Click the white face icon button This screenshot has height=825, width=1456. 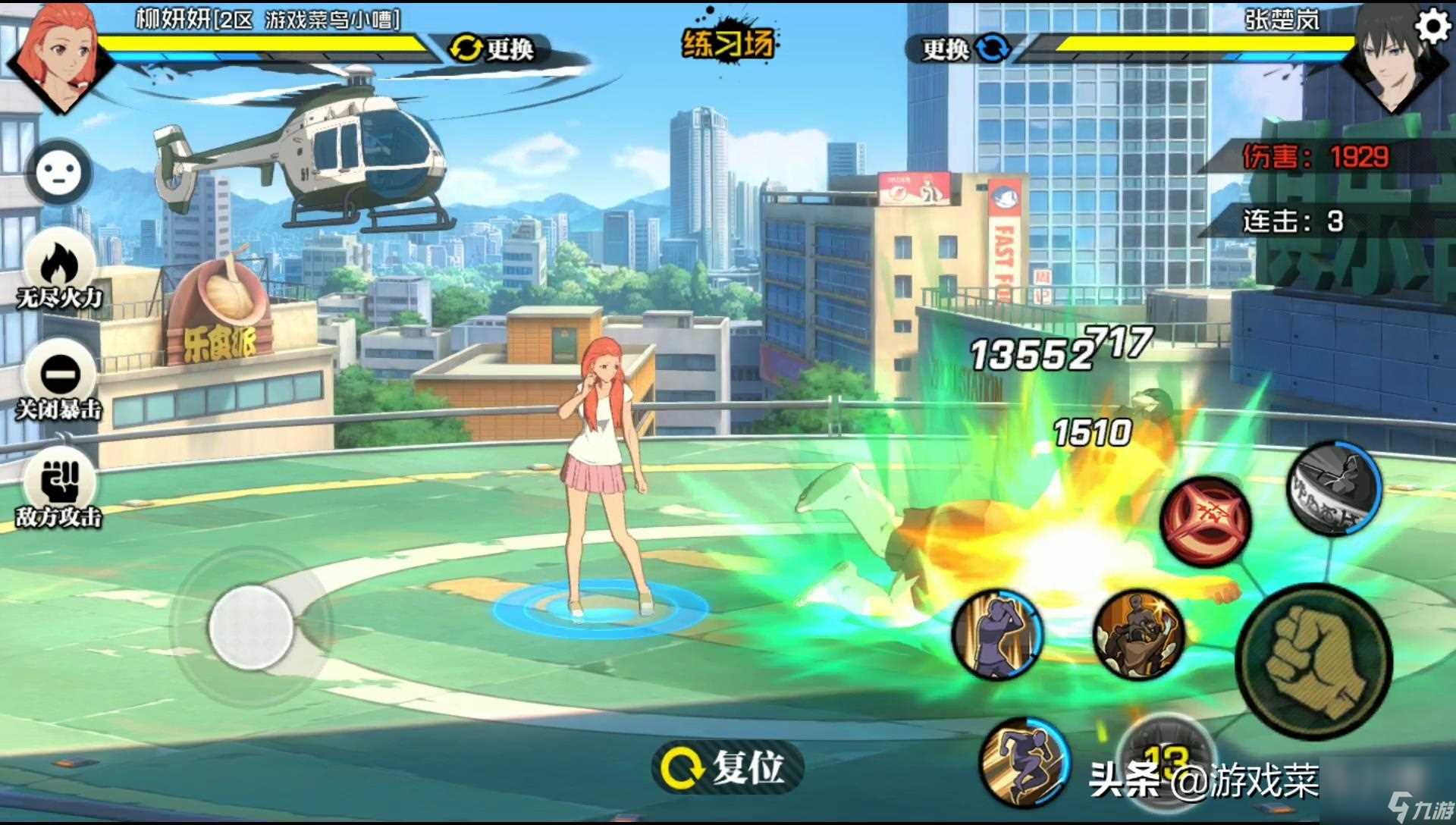(x=59, y=173)
